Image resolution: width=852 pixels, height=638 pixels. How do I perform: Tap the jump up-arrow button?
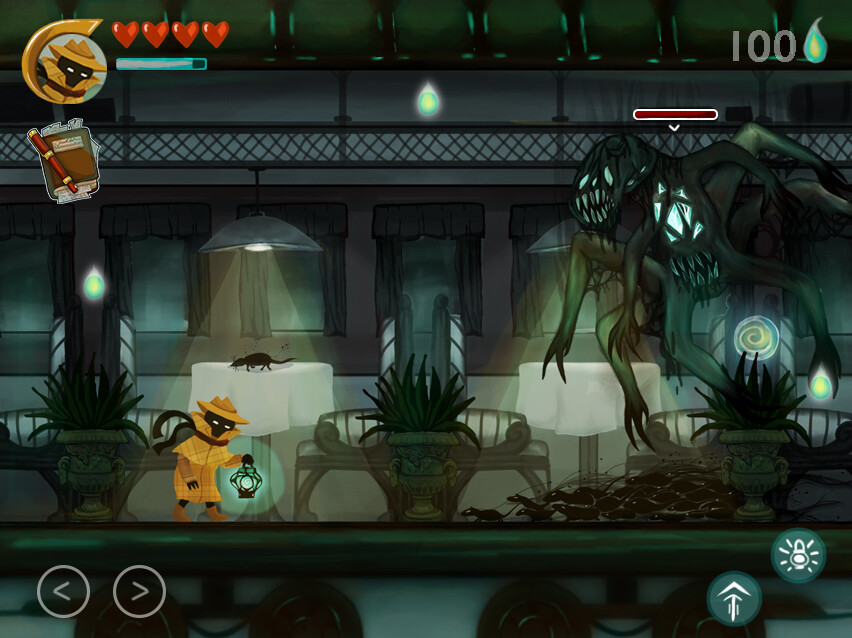click(734, 599)
